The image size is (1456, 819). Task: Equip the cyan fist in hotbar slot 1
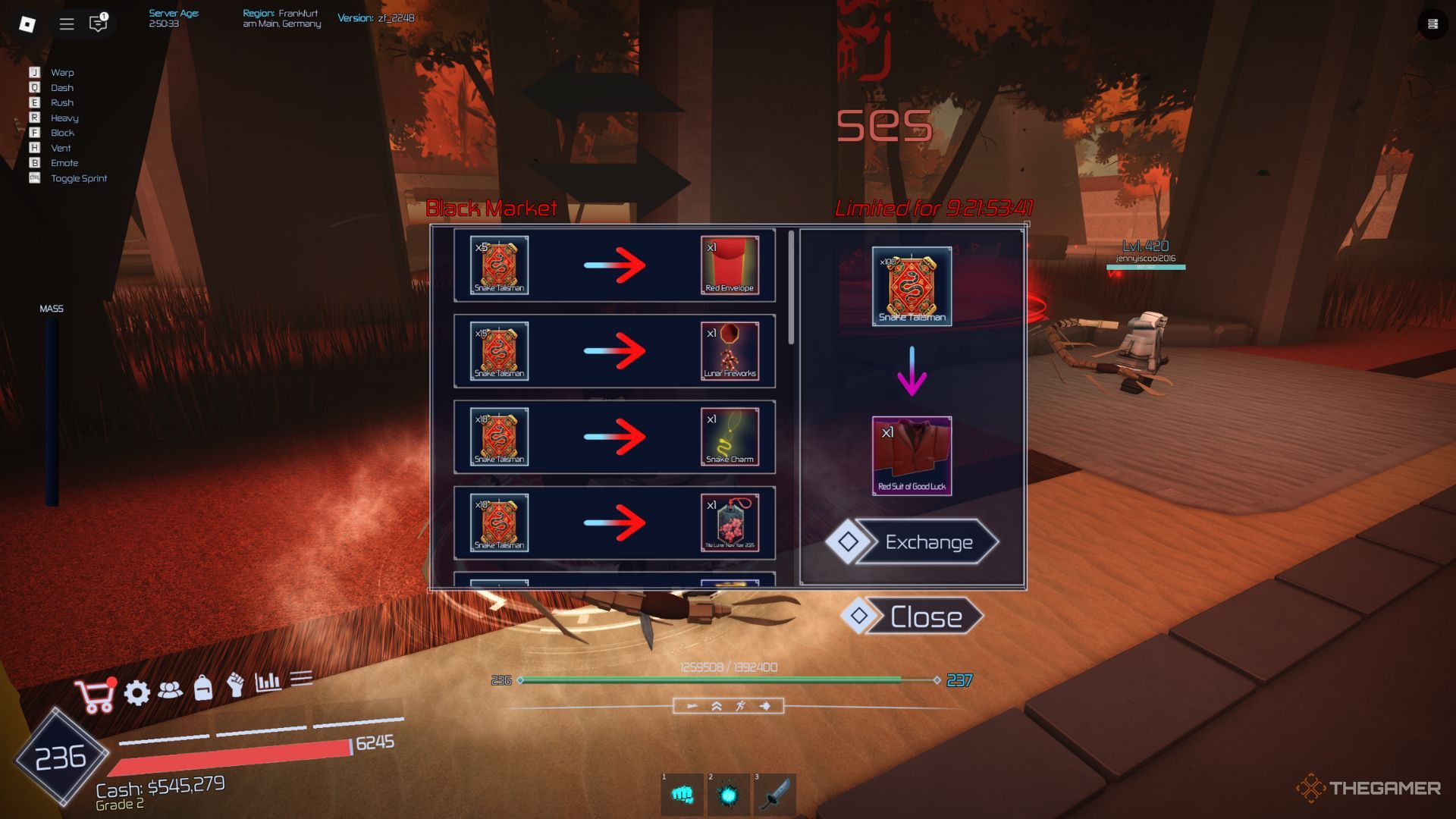click(682, 795)
